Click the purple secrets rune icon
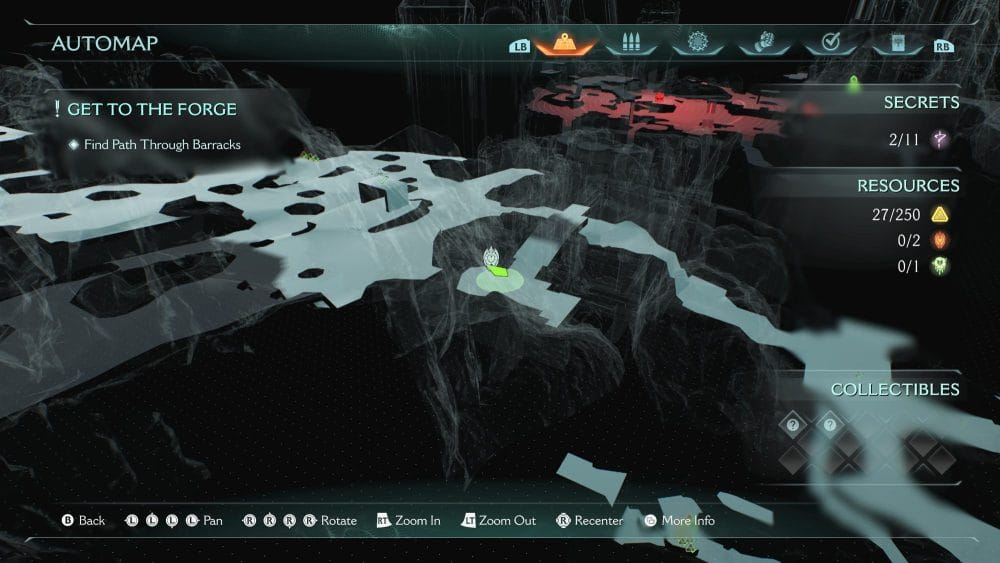Screen dimensions: 1000x563 tap(940, 140)
